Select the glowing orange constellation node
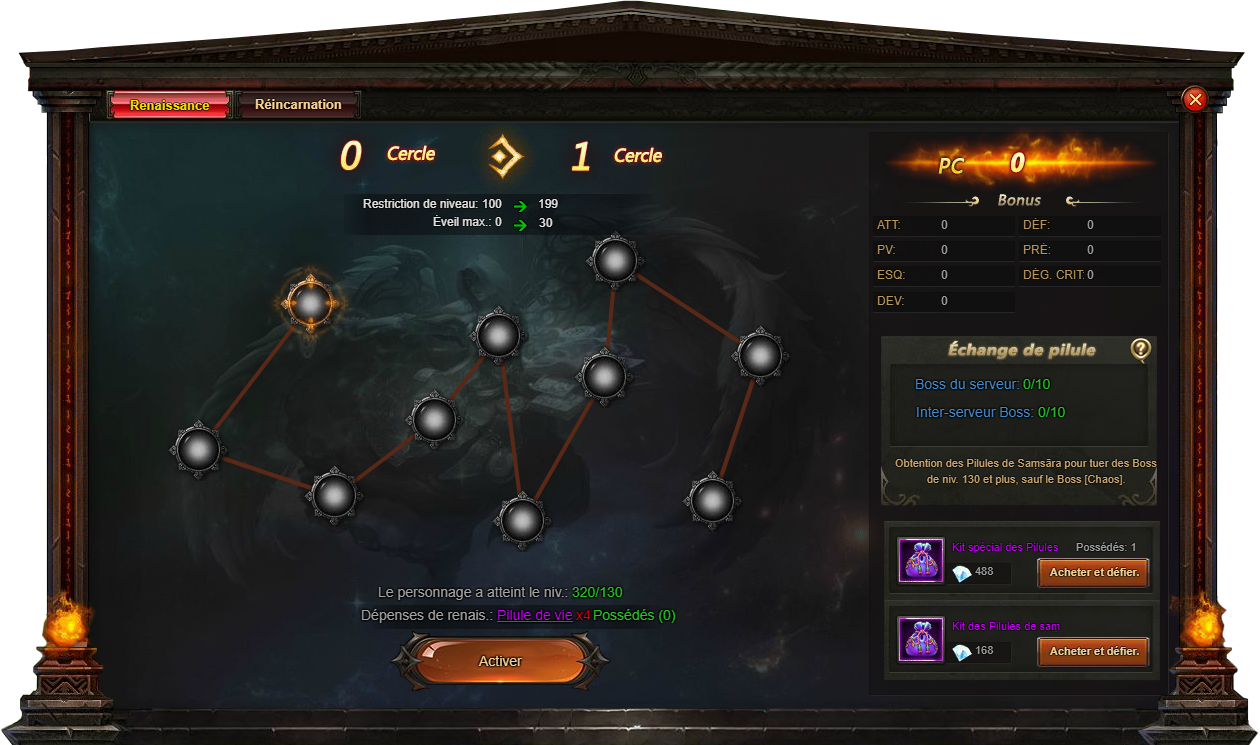 pyautogui.click(x=310, y=301)
